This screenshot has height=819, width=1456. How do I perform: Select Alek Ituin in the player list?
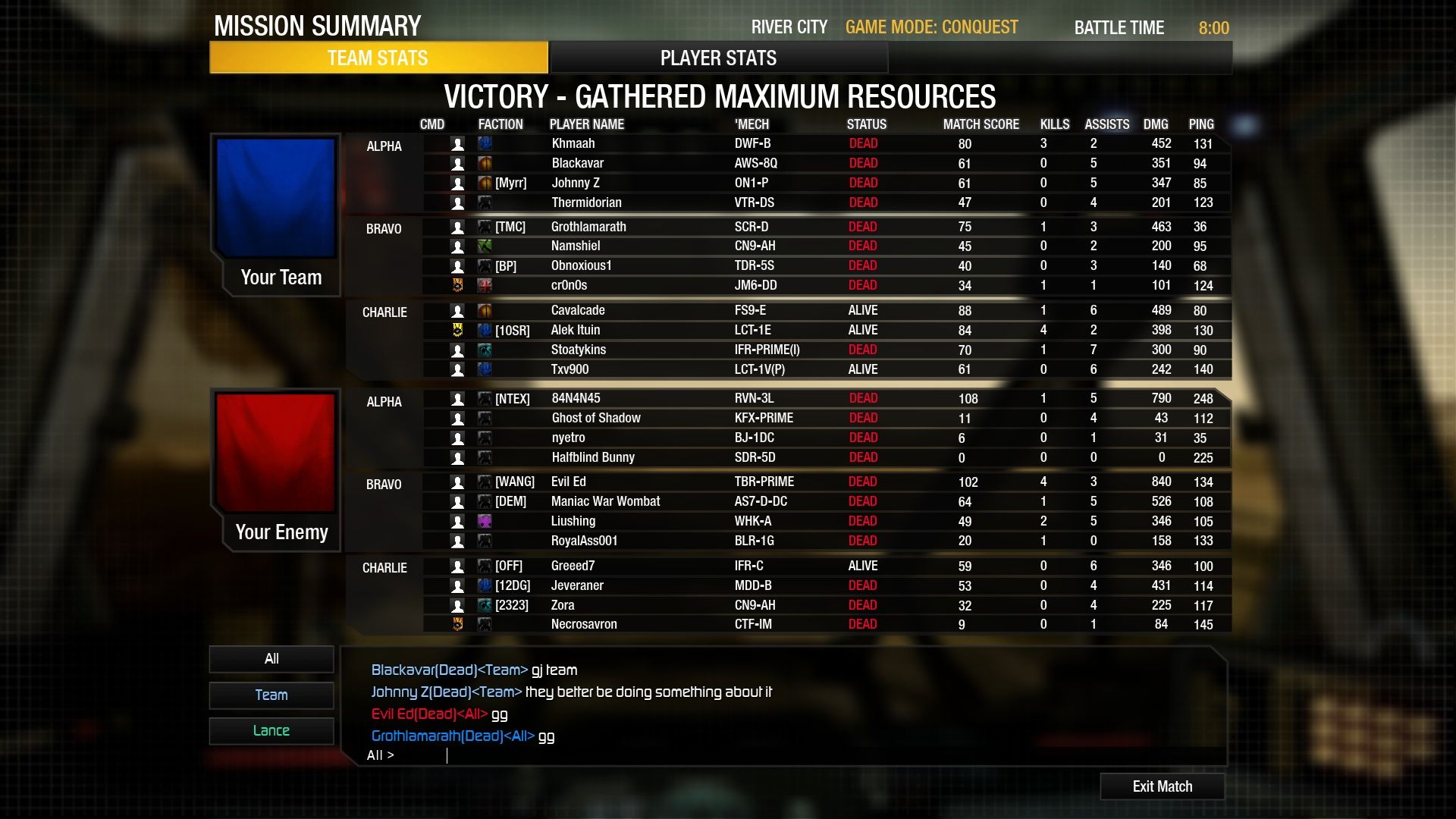point(575,330)
